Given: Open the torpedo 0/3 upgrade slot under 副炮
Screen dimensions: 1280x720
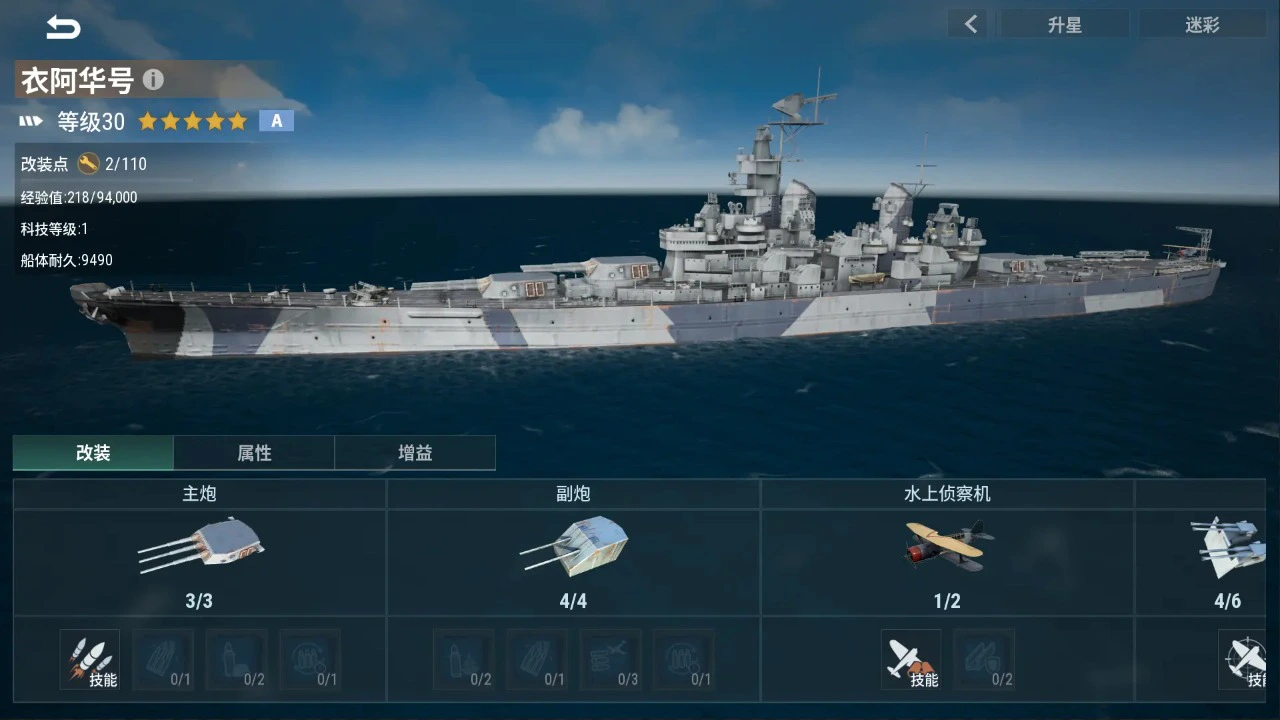Looking at the screenshot, I should 610,660.
